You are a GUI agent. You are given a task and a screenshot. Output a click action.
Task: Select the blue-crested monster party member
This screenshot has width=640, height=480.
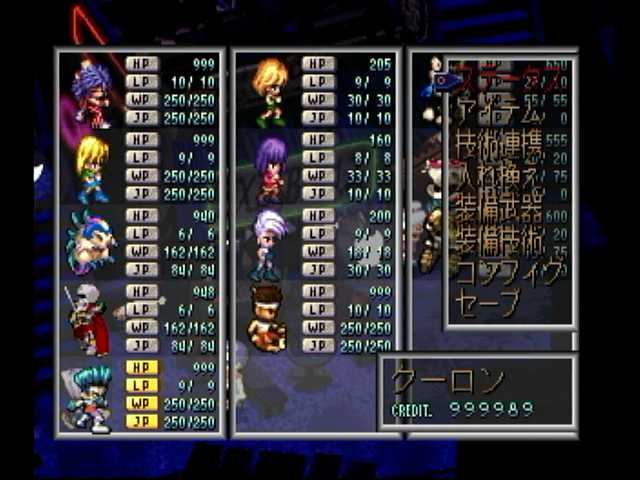(x=90, y=242)
